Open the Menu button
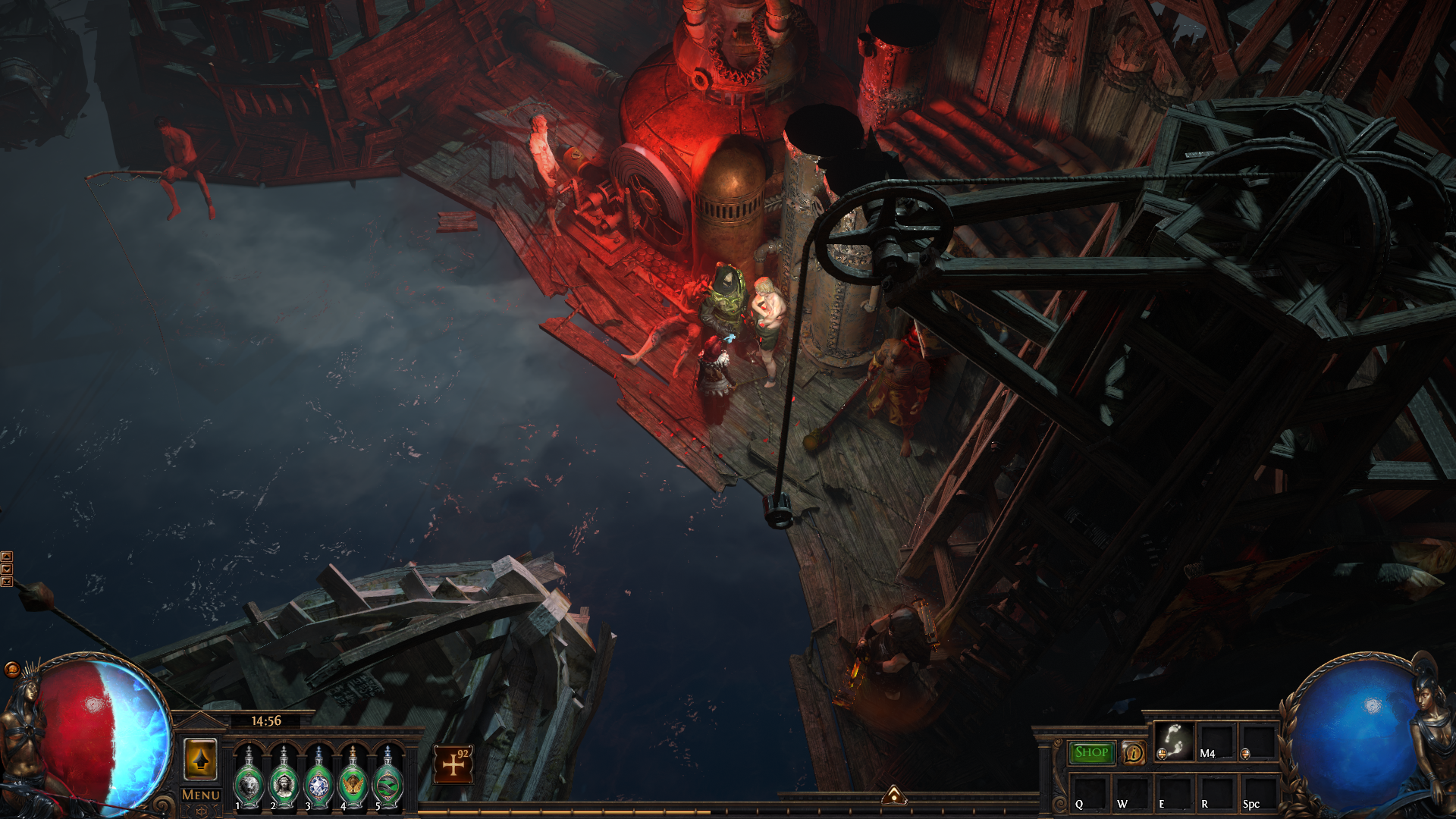 click(x=201, y=795)
